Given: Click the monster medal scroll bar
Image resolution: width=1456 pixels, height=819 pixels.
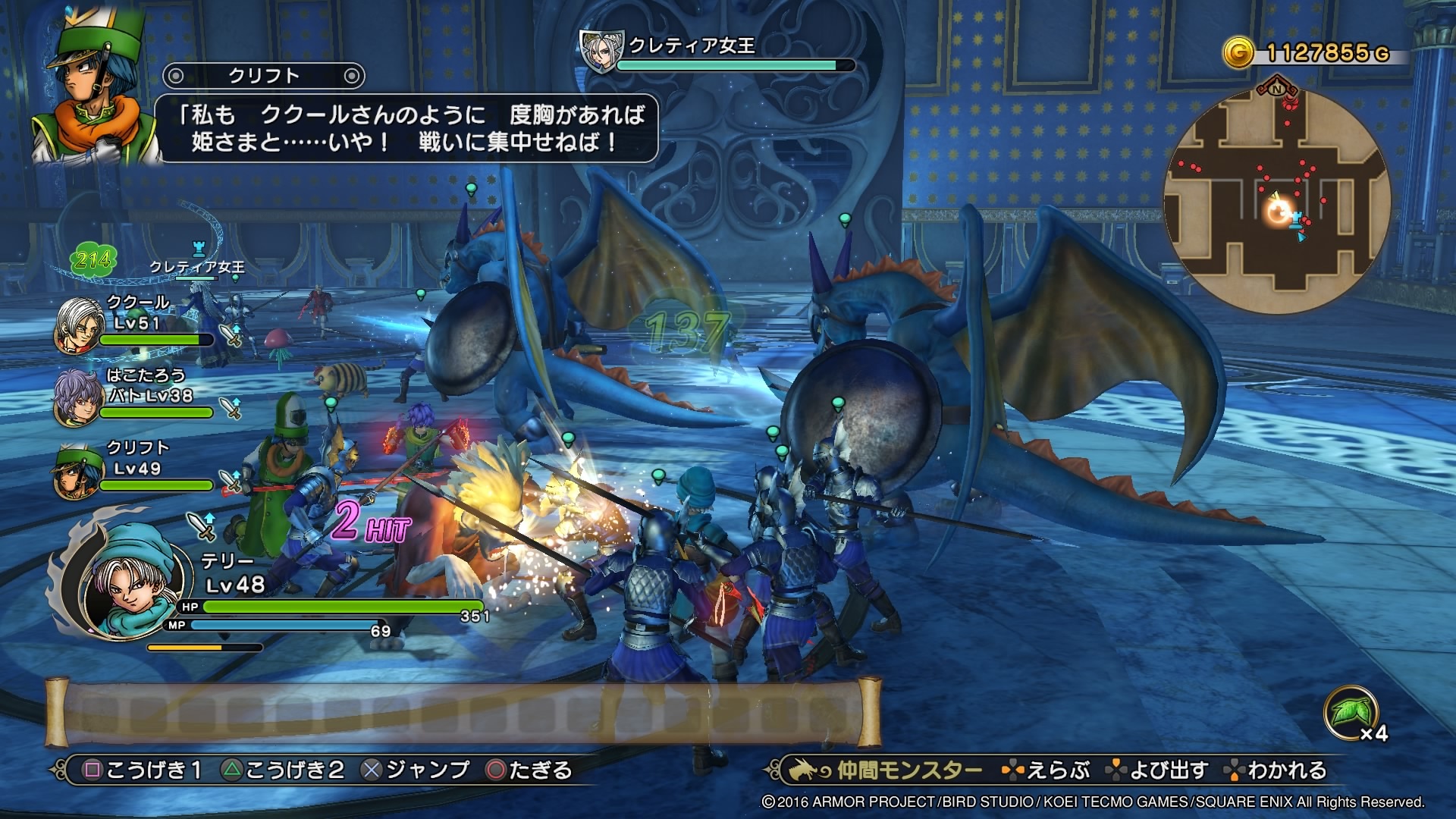Looking at the screenshot, I should point(463,713).
